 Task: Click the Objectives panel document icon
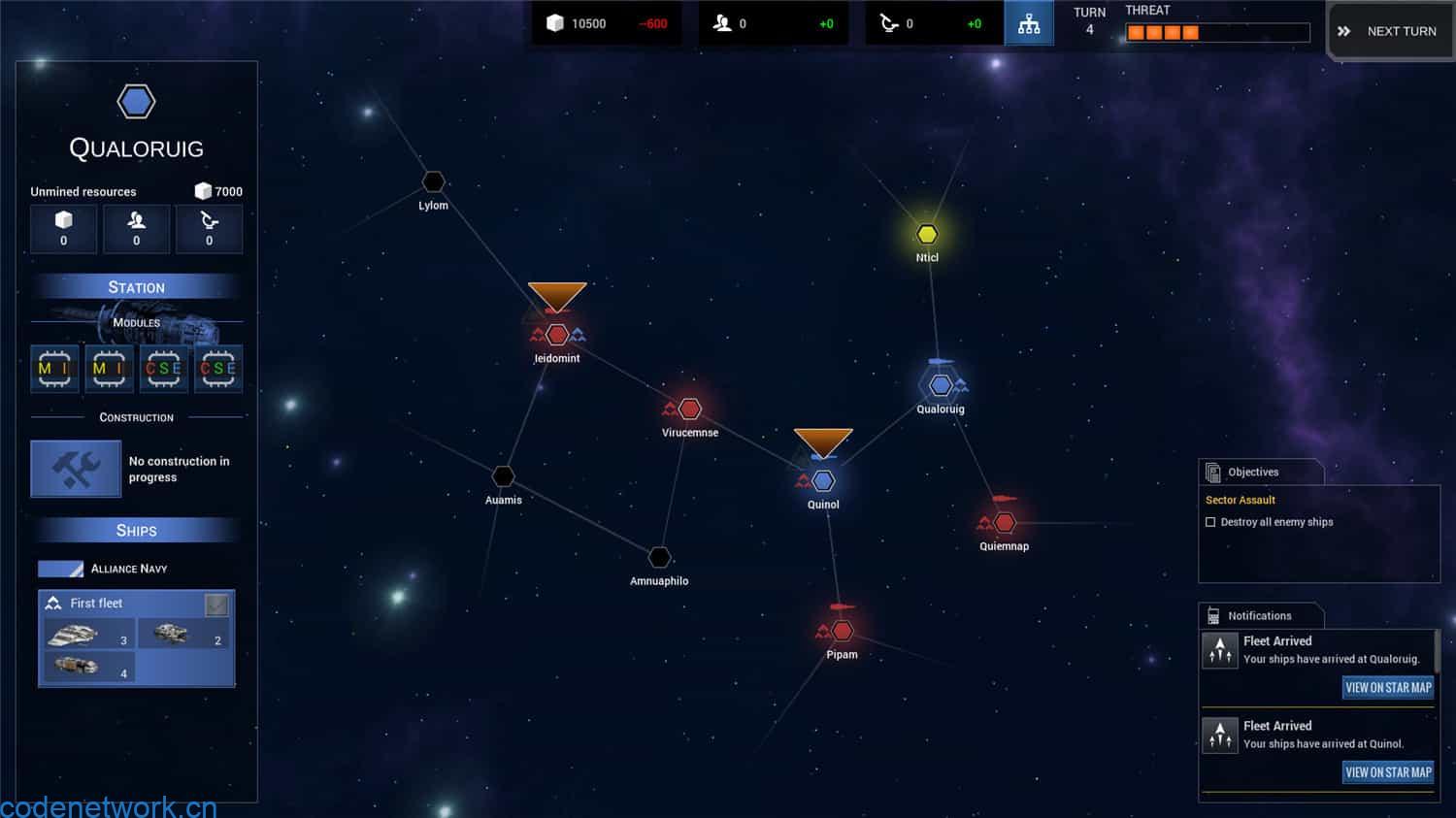click(x=1213, y=472)
